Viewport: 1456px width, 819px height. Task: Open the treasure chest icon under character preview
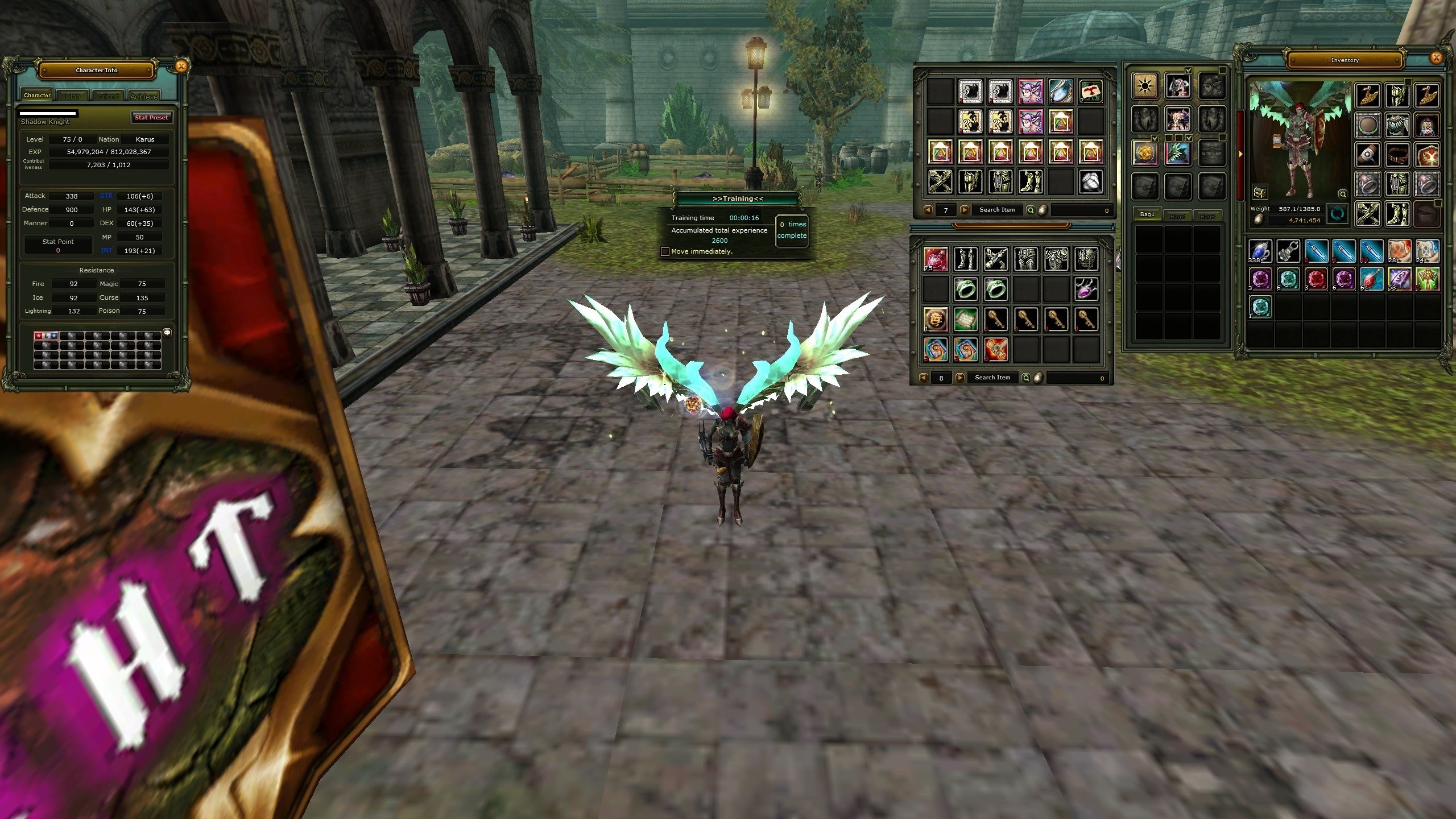[1260, 192]
